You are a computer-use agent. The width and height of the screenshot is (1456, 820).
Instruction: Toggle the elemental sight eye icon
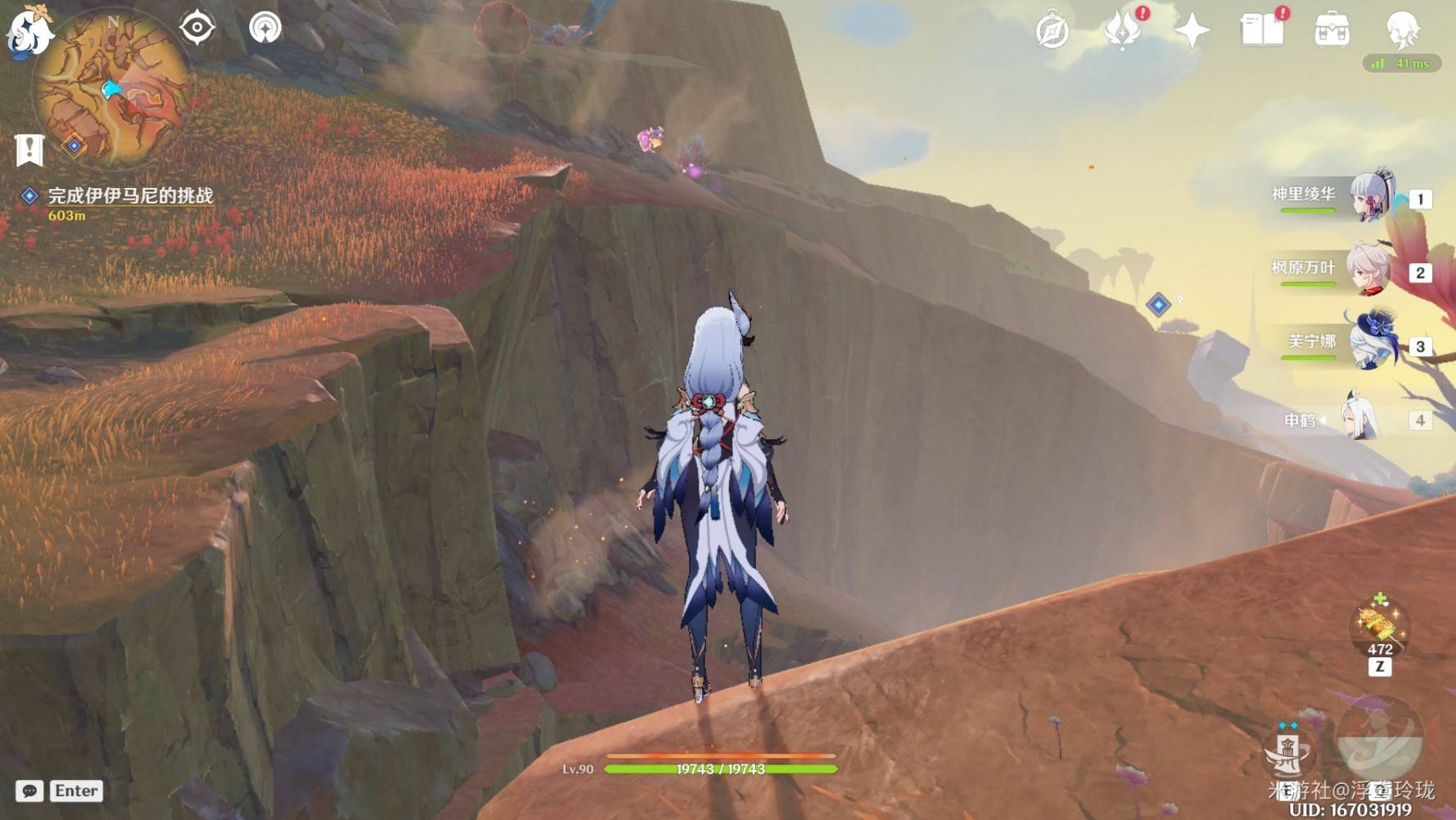pos(197,28)
